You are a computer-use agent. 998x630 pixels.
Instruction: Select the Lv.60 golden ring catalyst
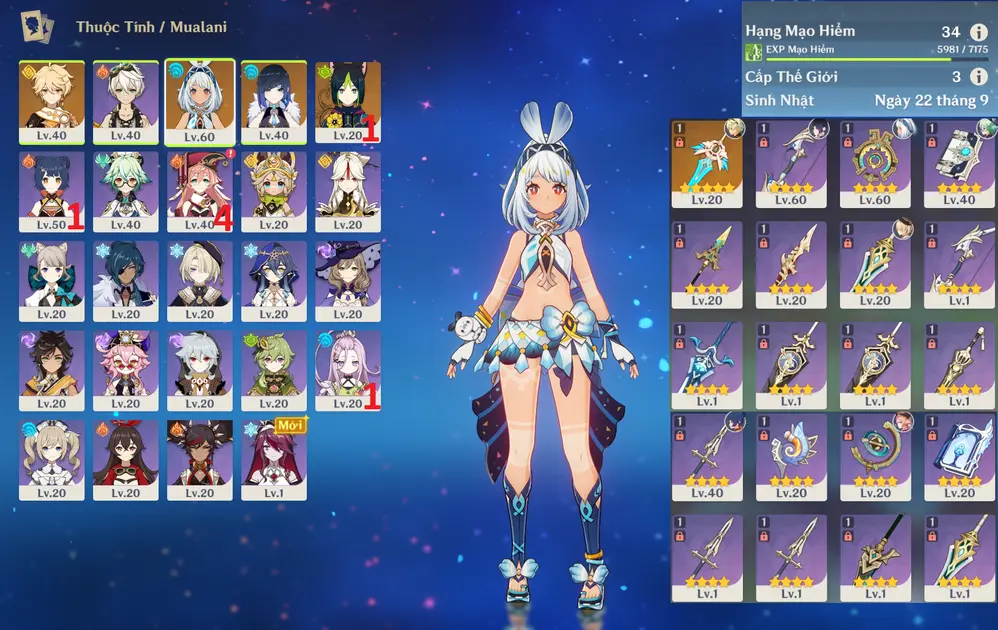click(875, 162)
